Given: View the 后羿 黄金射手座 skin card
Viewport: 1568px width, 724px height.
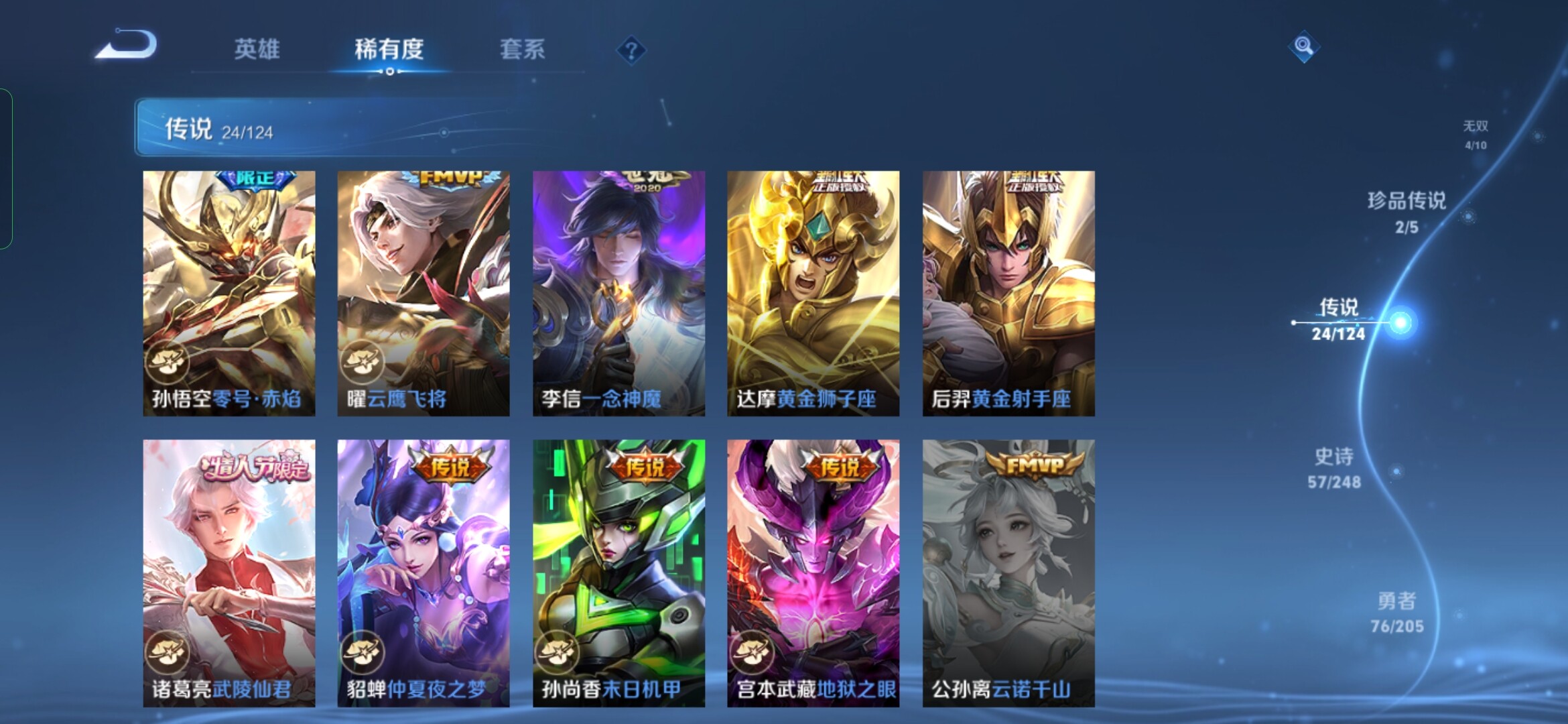Looking at the screenshot, I should 1008,293.
